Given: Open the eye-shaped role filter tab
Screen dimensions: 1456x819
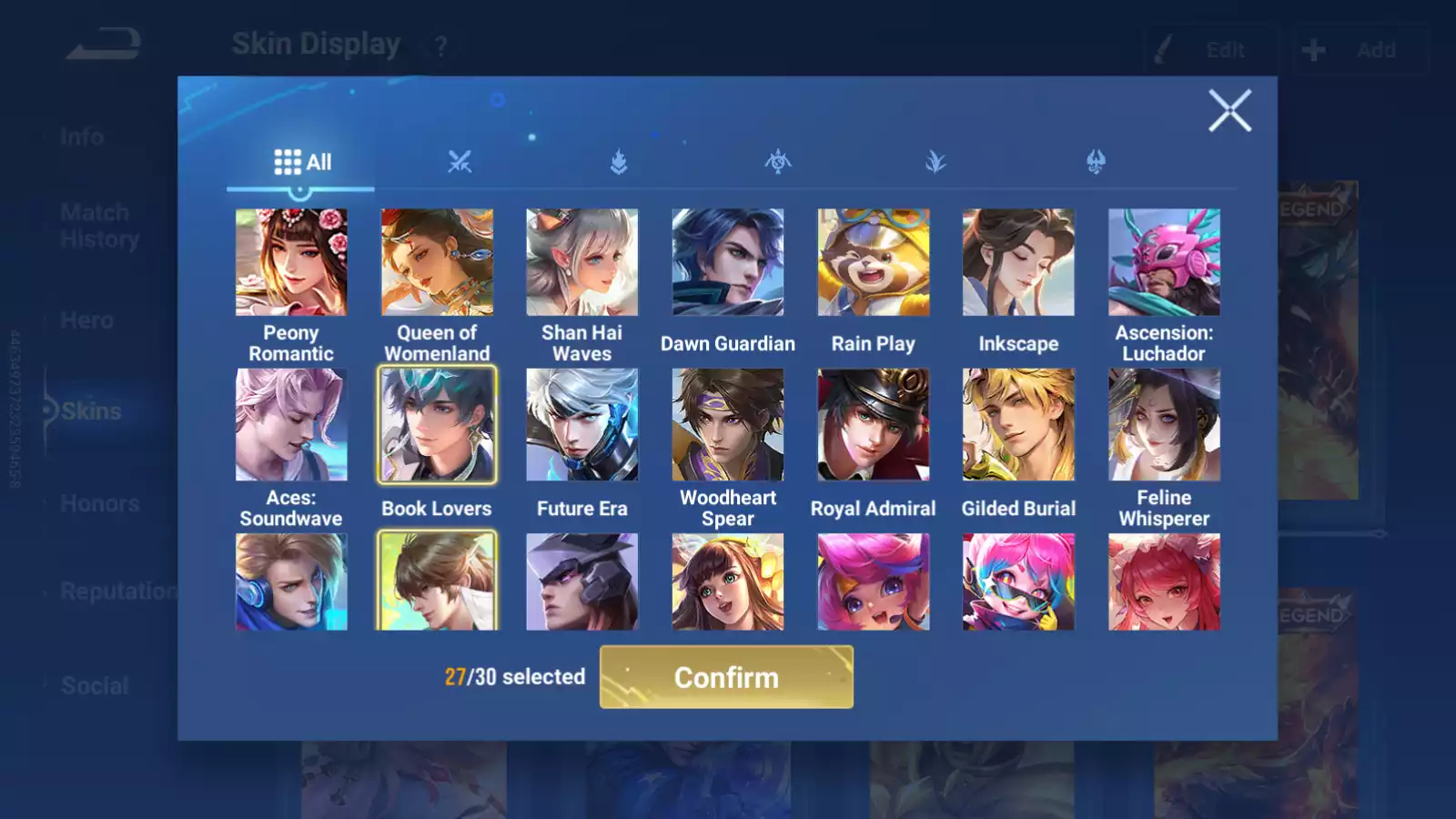Looking at the screenshot, I should [778, 163].
